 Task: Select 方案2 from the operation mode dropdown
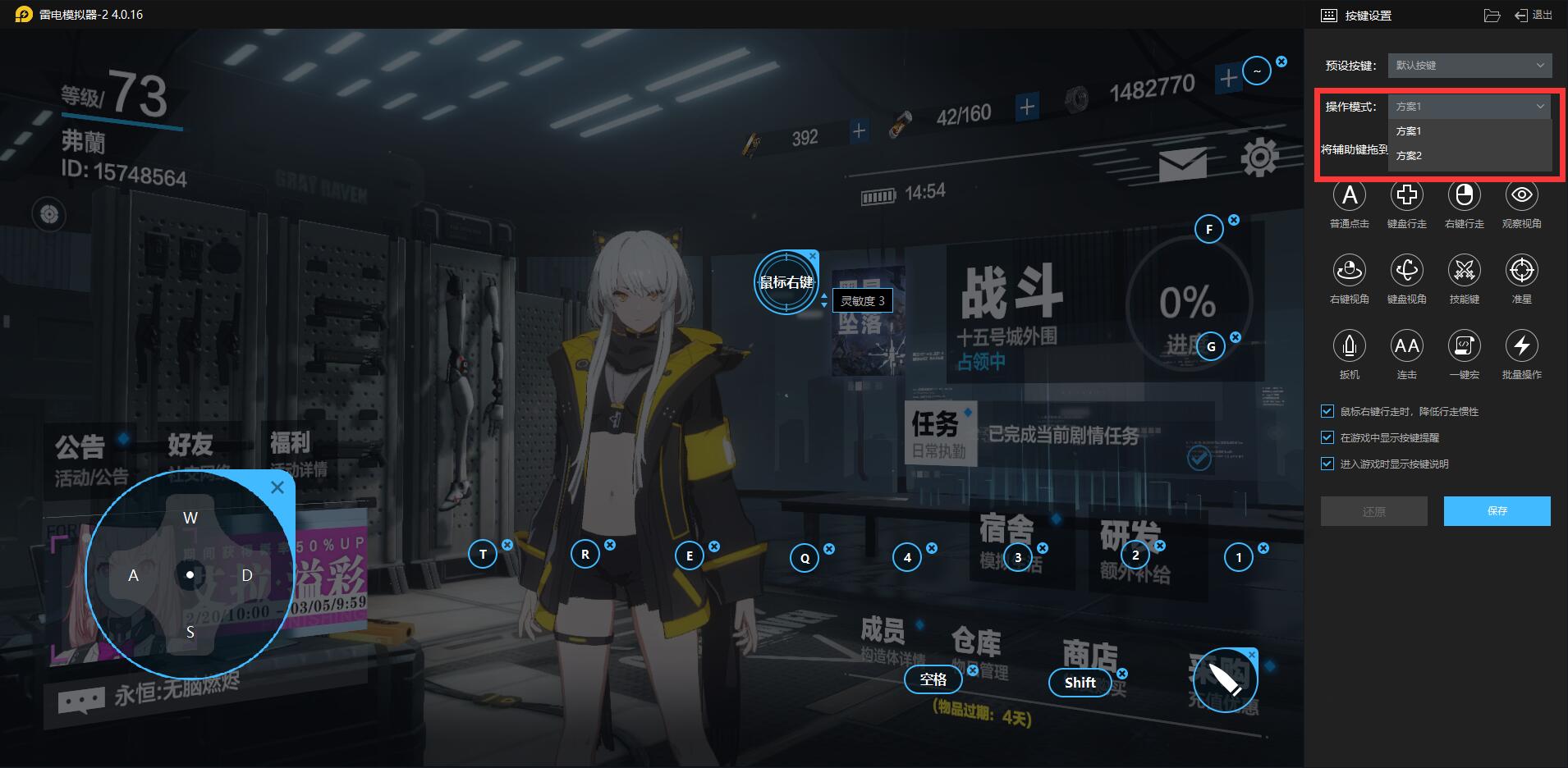pyautogui.click(x=1409, y=156)
